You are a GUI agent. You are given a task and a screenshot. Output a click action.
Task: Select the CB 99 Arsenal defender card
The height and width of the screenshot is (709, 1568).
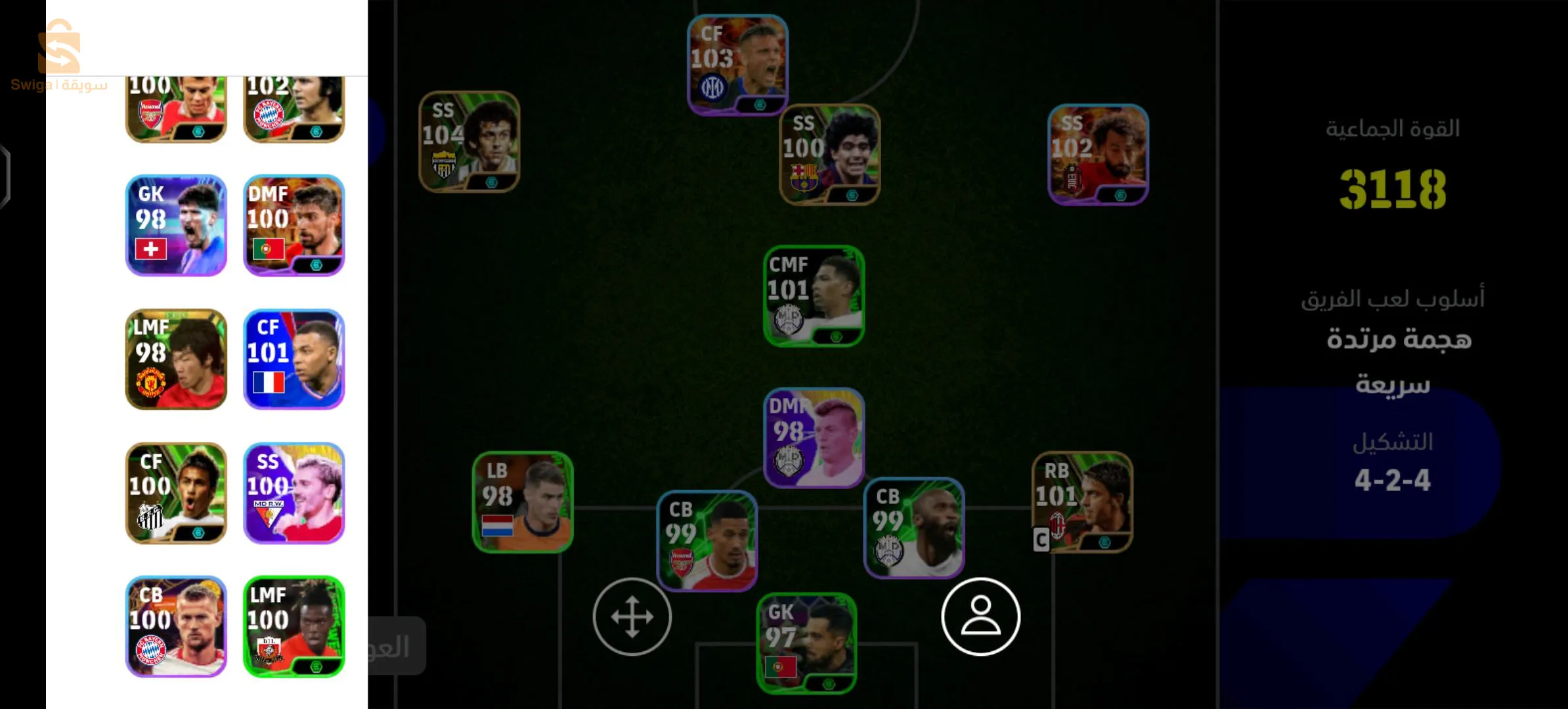coord(707,541)
